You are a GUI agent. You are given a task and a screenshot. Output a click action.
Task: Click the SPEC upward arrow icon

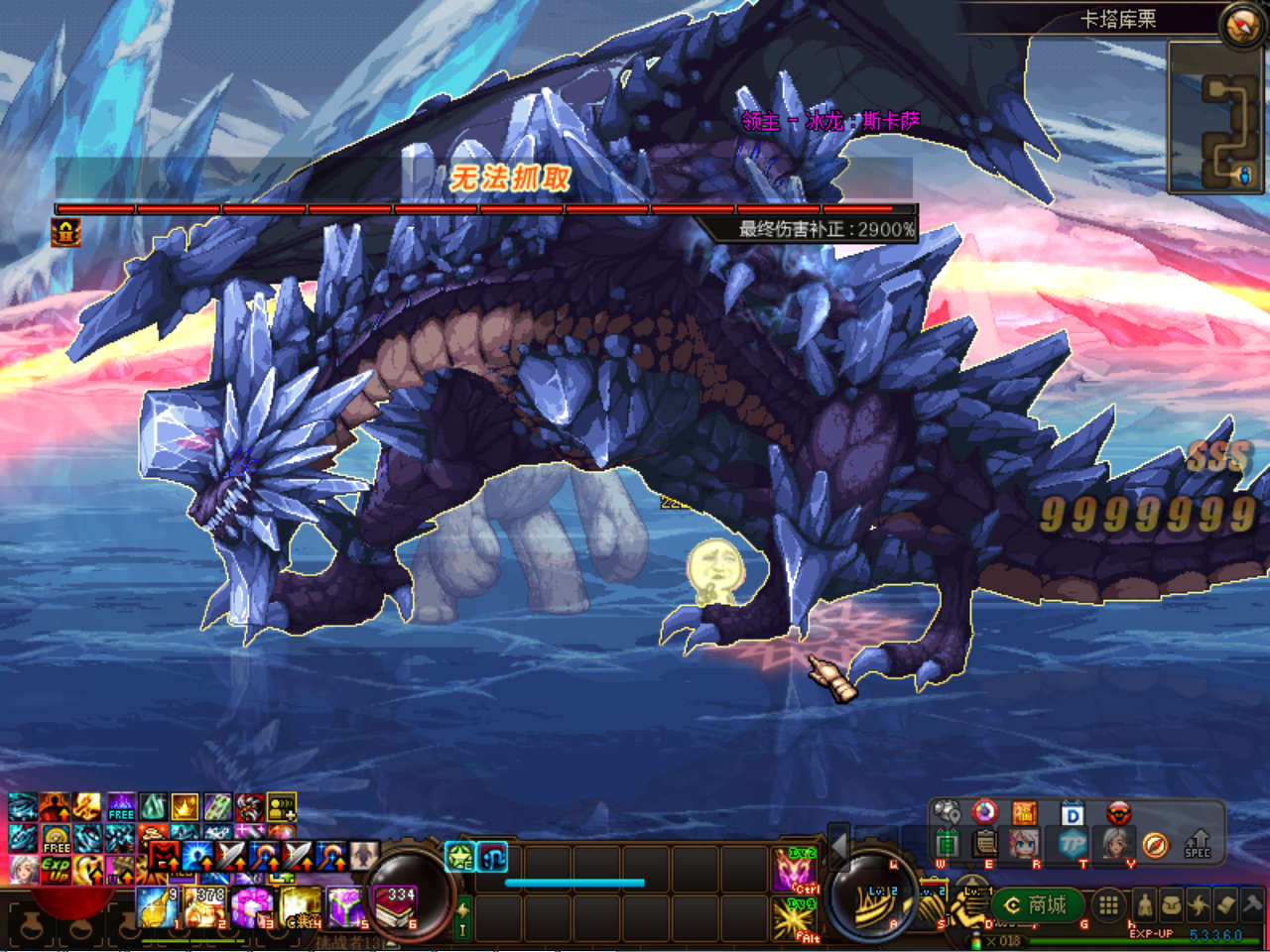tap(1199, 843)
